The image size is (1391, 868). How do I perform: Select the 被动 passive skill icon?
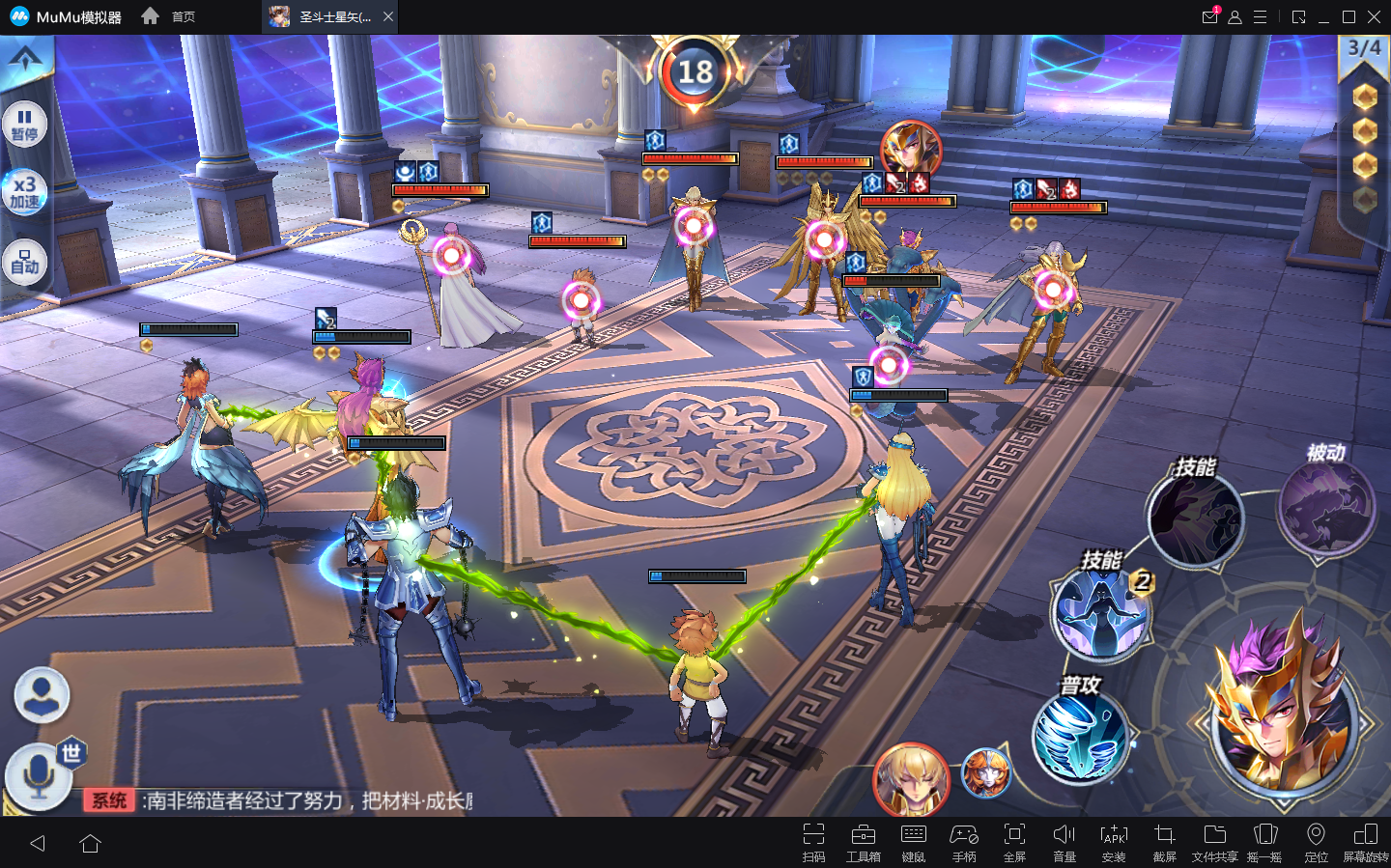1325,507
